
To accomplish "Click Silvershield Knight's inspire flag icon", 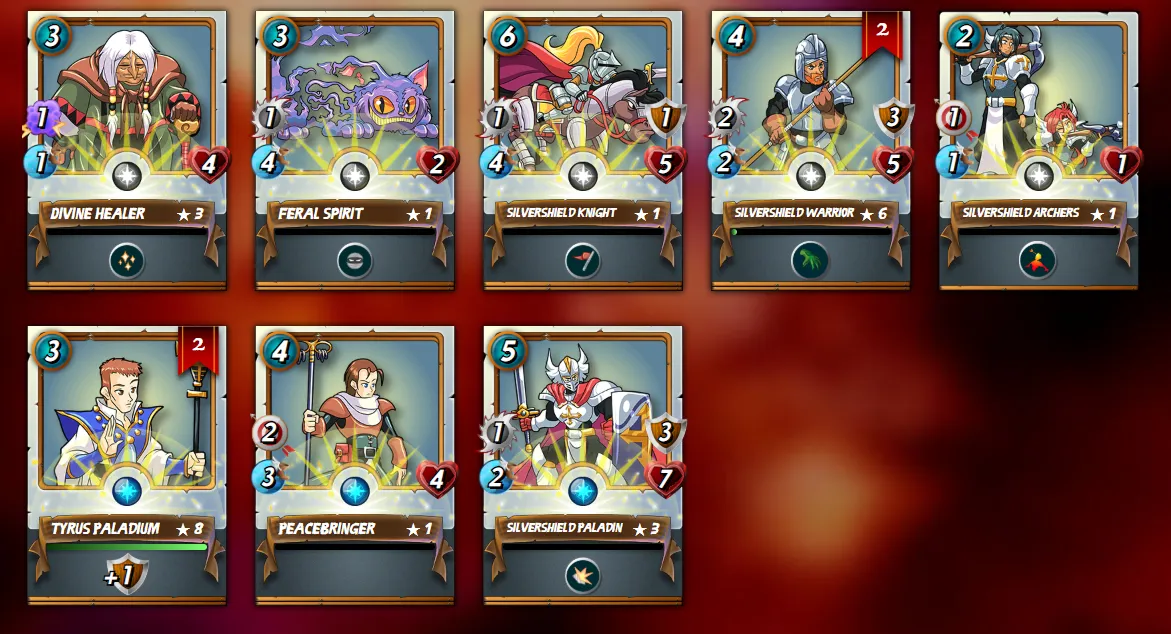I will coord(583,261).
